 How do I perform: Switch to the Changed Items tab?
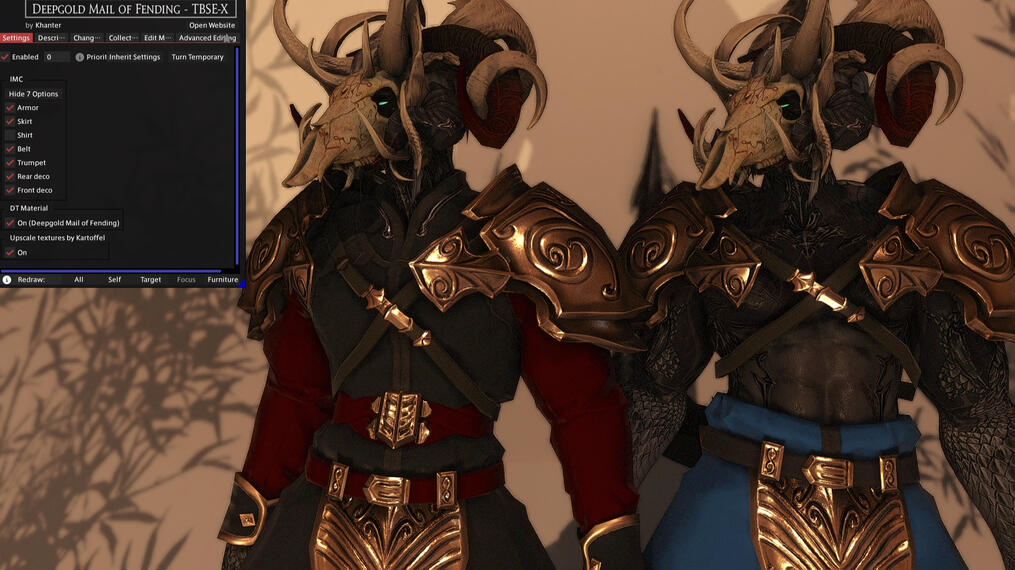coord(86,38)
